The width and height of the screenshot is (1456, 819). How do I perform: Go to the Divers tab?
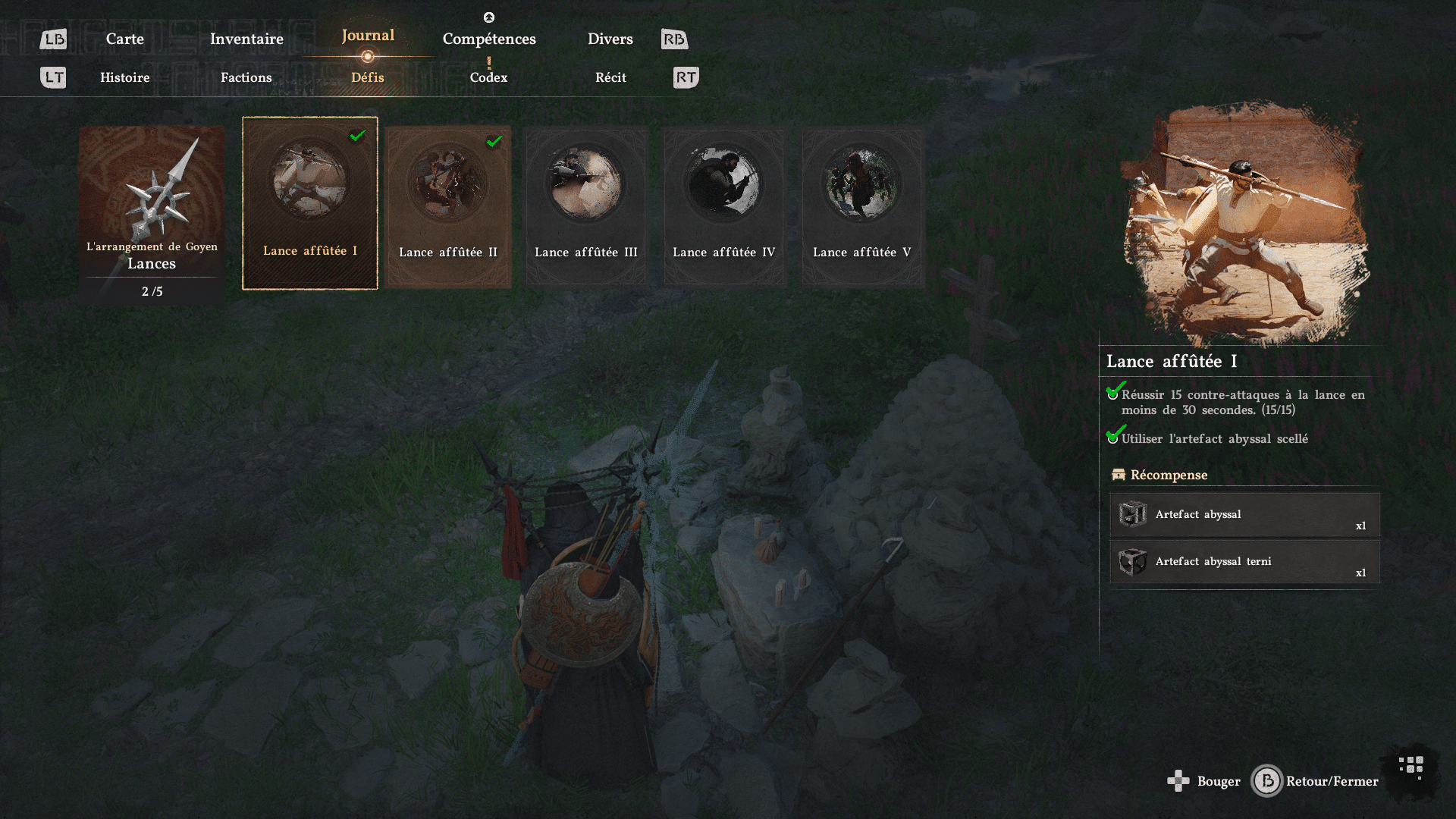point(610,39)
